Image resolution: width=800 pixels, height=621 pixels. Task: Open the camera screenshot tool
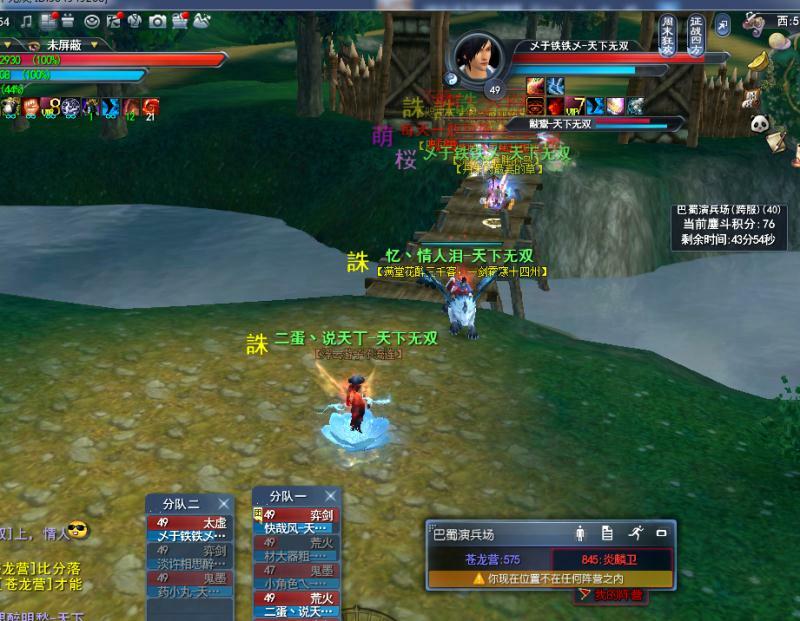click(x=158, y=20)
